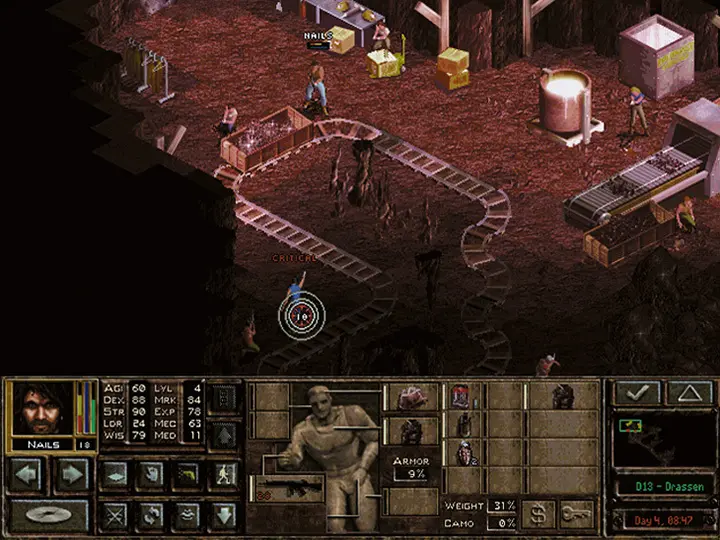This screenshot has height=540, width=720.
Task: Open the money dollar-sign button
Action: [538, 514]
